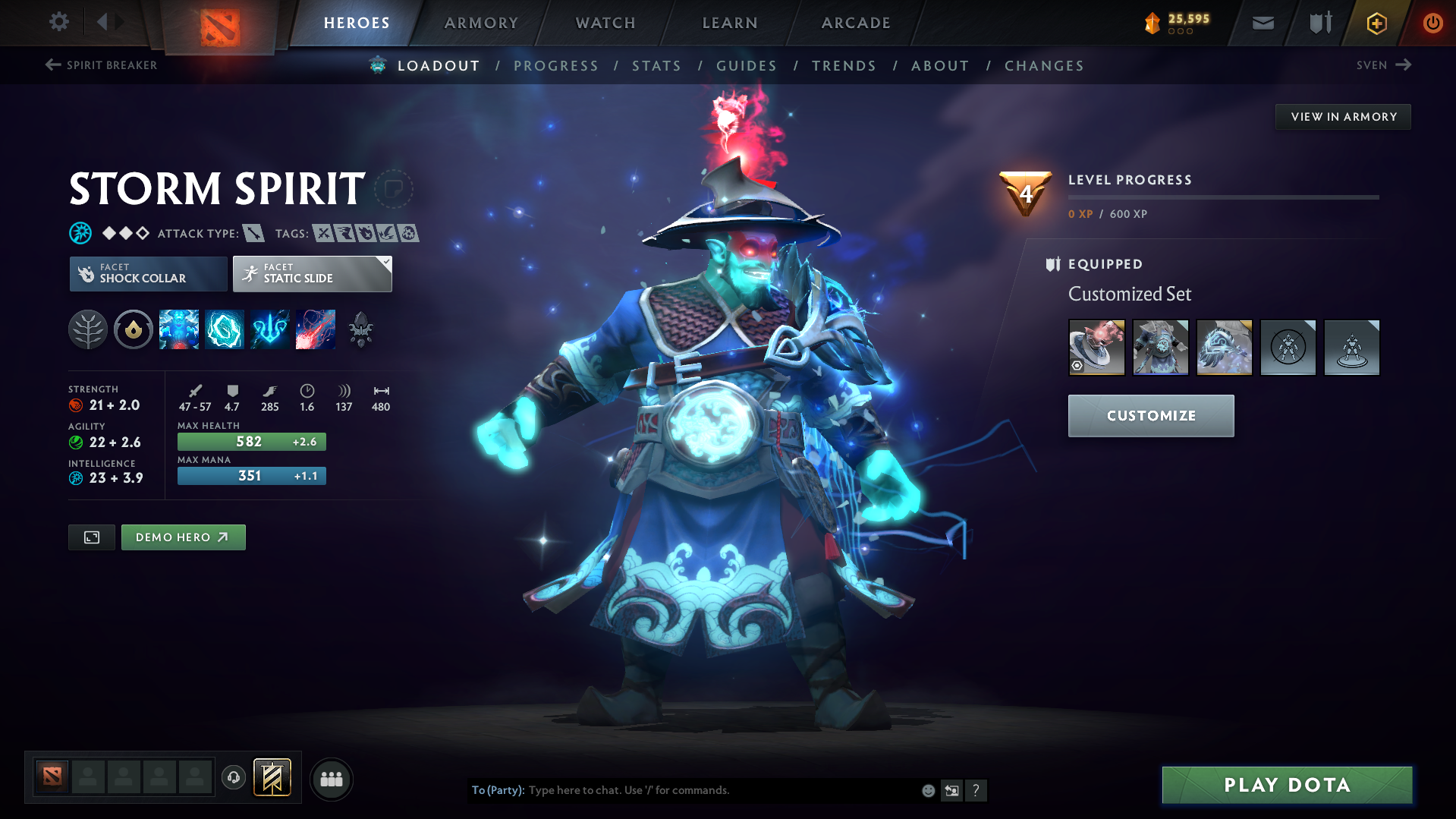Screen dimensions: 1456x819
Task: Switch to the STATS tab
Action: tap(656, 65)
